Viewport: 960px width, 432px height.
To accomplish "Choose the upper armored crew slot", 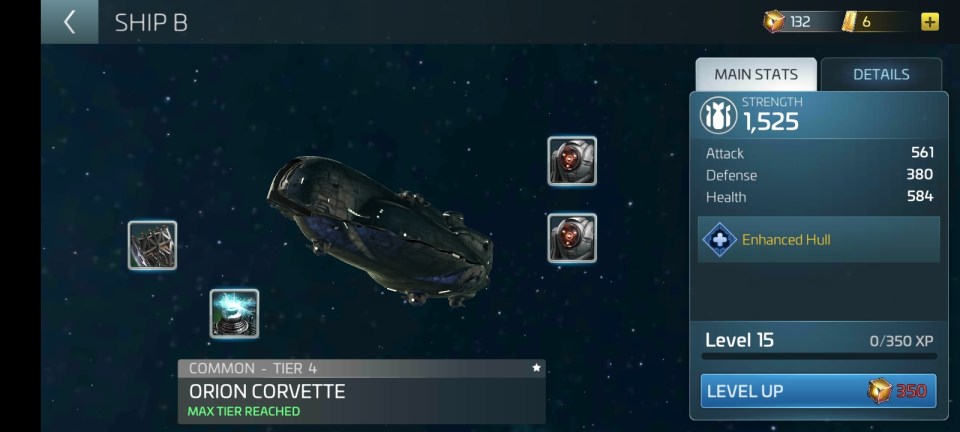I will point(572,161).
